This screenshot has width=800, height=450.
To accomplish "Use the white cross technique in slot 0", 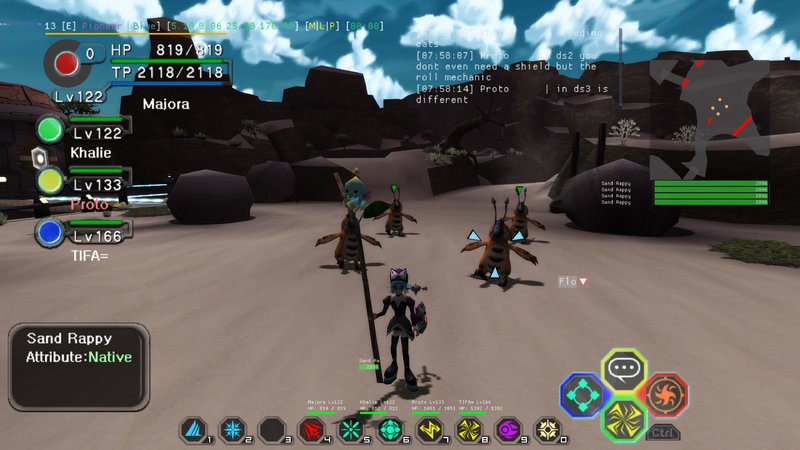I will point(547,431).
